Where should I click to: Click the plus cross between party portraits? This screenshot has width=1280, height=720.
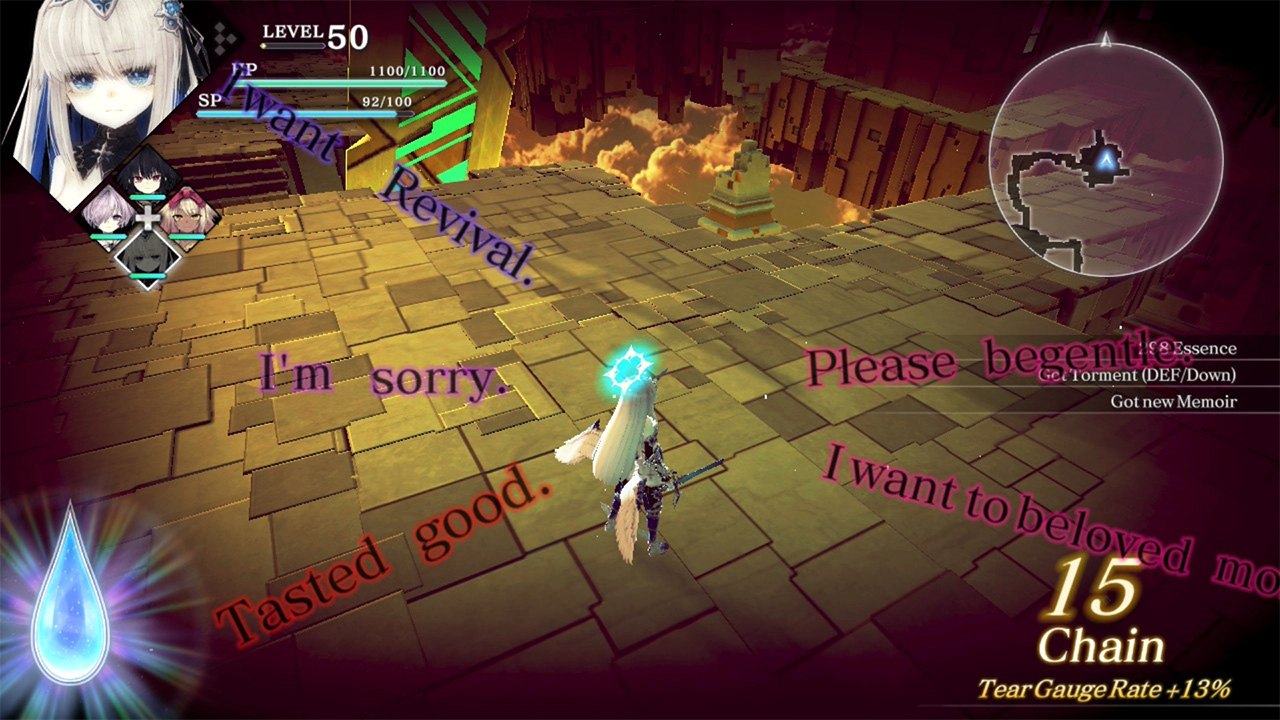tap(148, 218)
